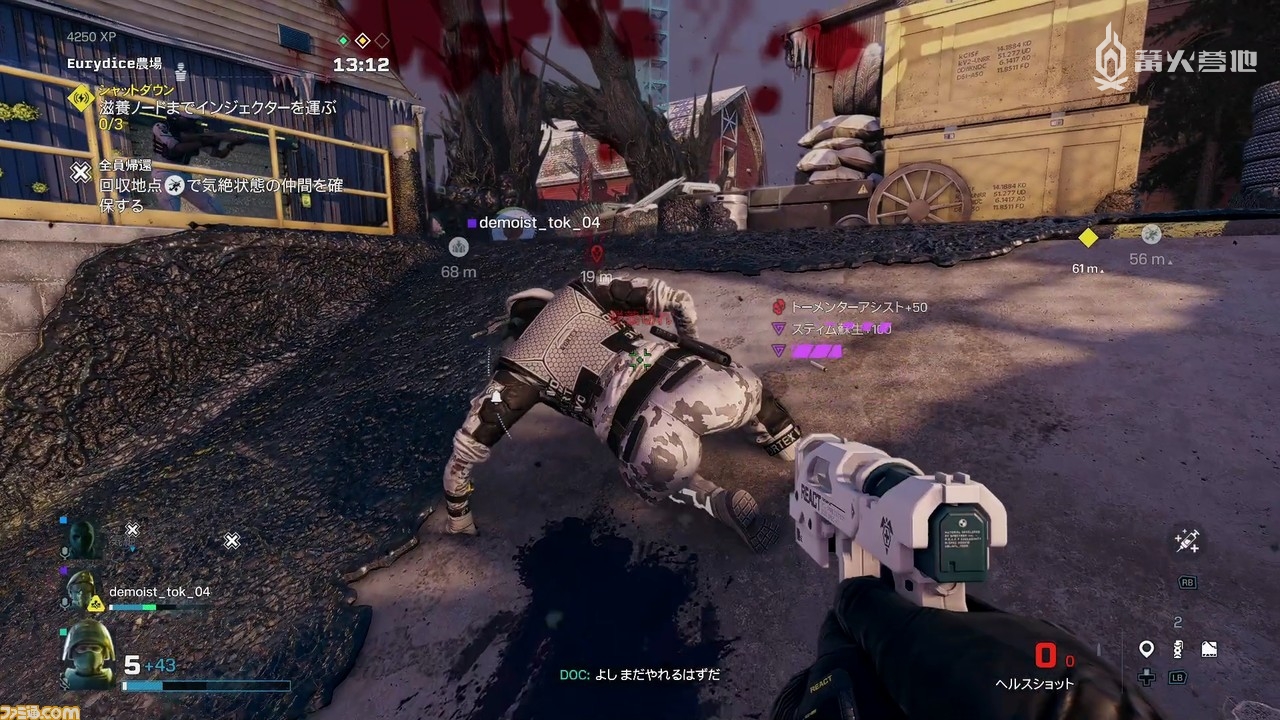Click the 56 m extraction waypoint marker
Image resolution: width=1280 pixels, height=720 pixels.
pos(1151,234)
